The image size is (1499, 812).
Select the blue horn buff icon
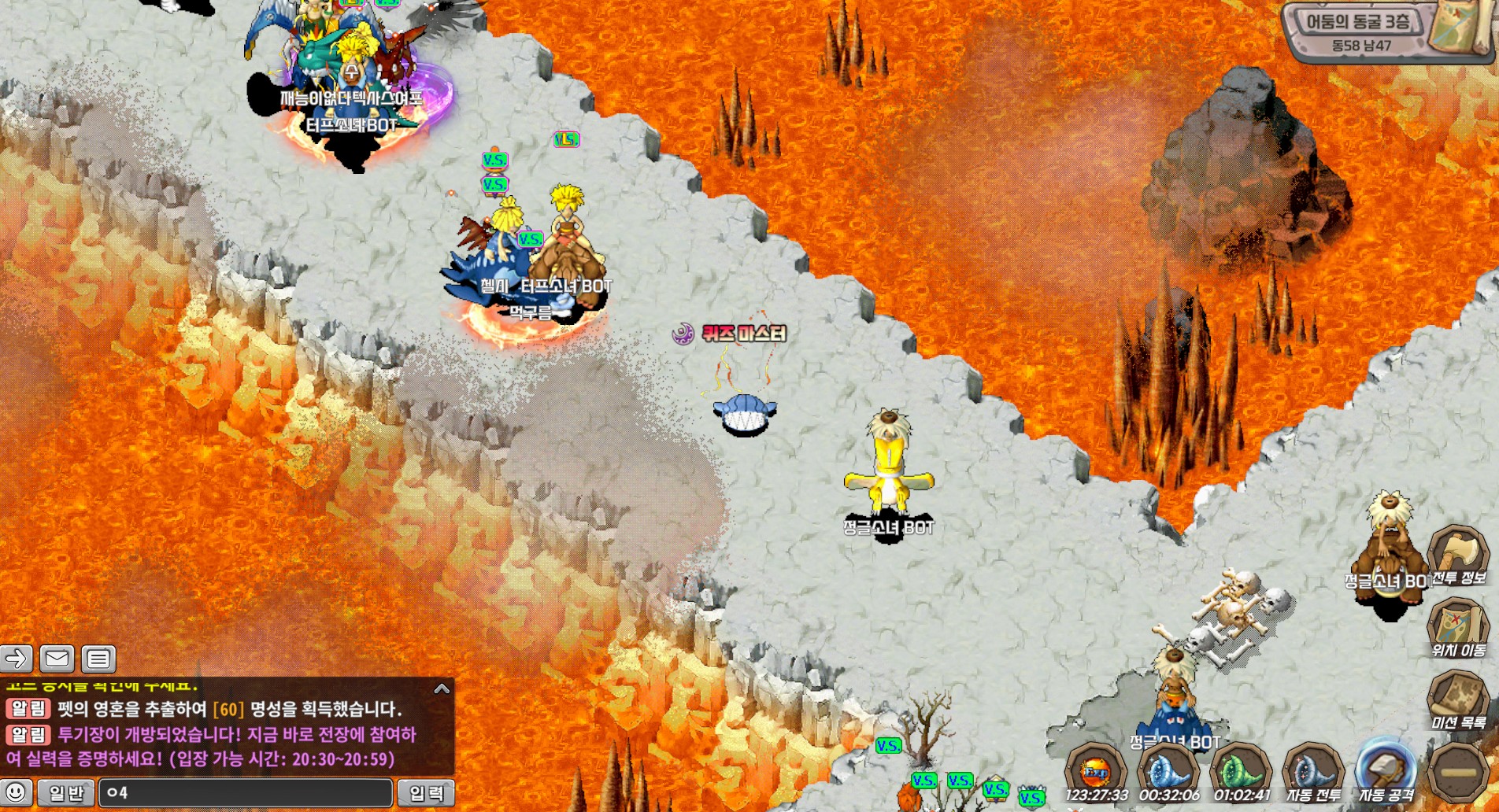[x=1168, y=770]
